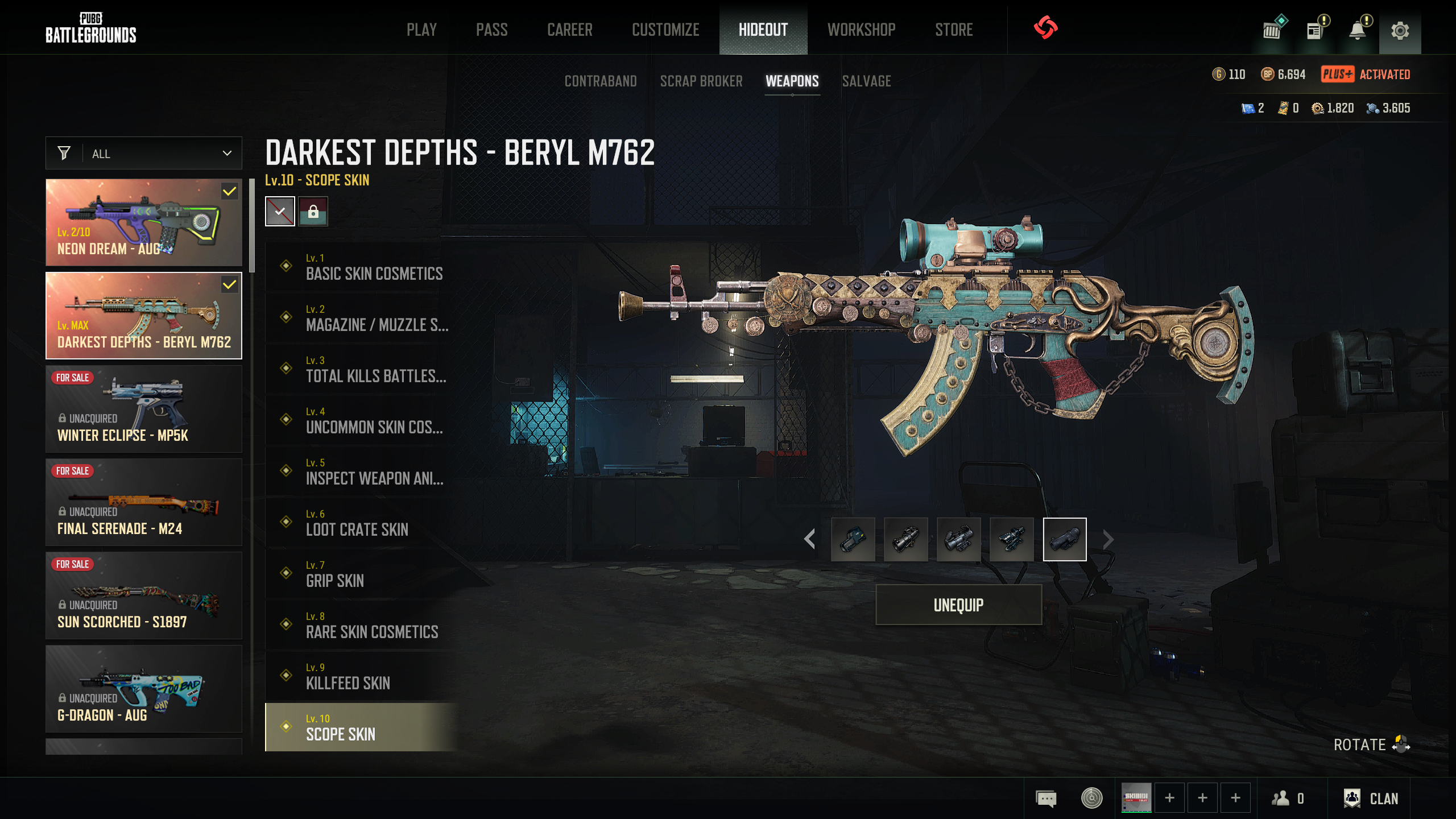View the Sun Scorched S1897 skin
1456x819 pixels.
[144, 595]
